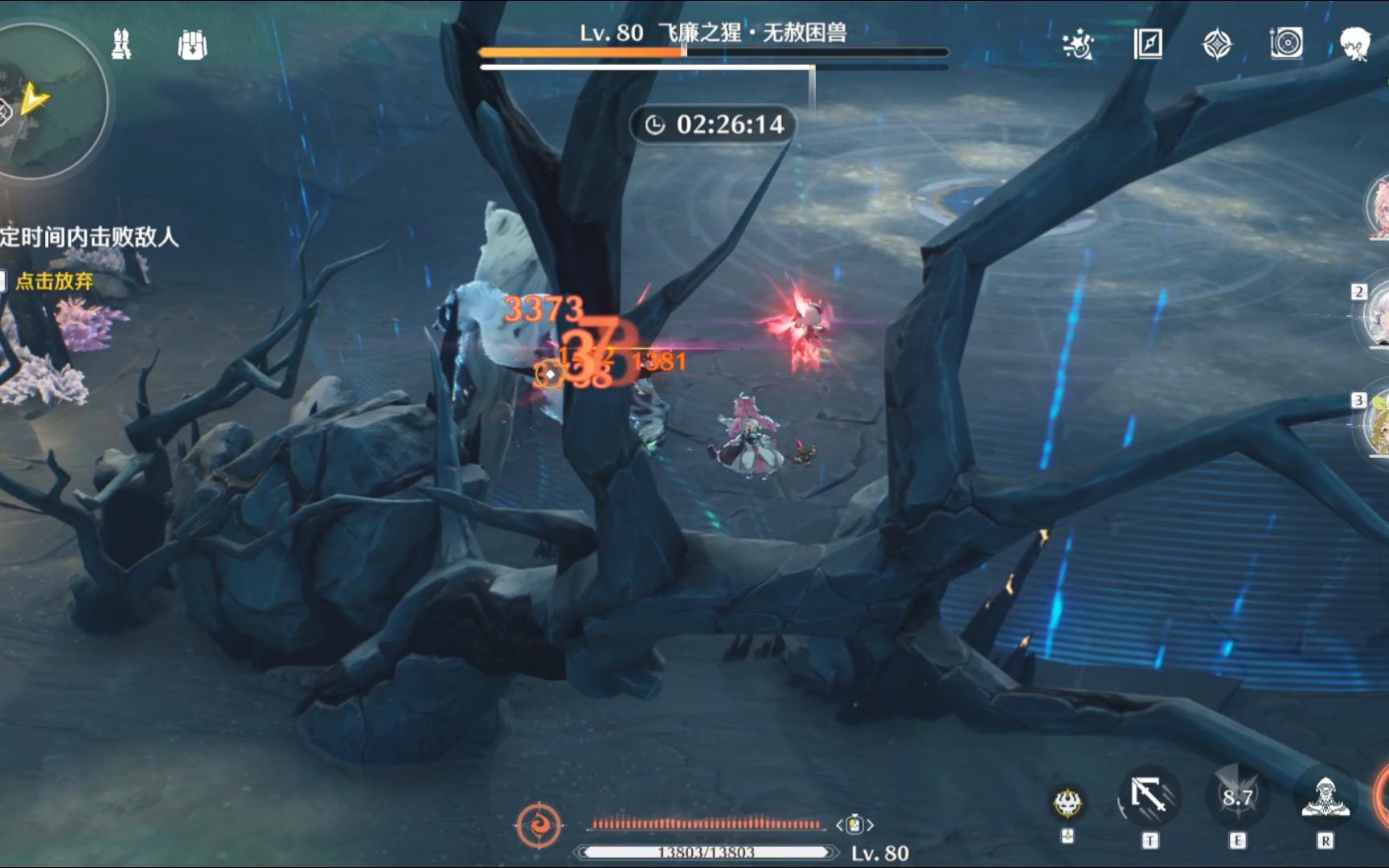
Task: Use the sword-and-arrow utility tool icon
Action: coord(1149,798)
